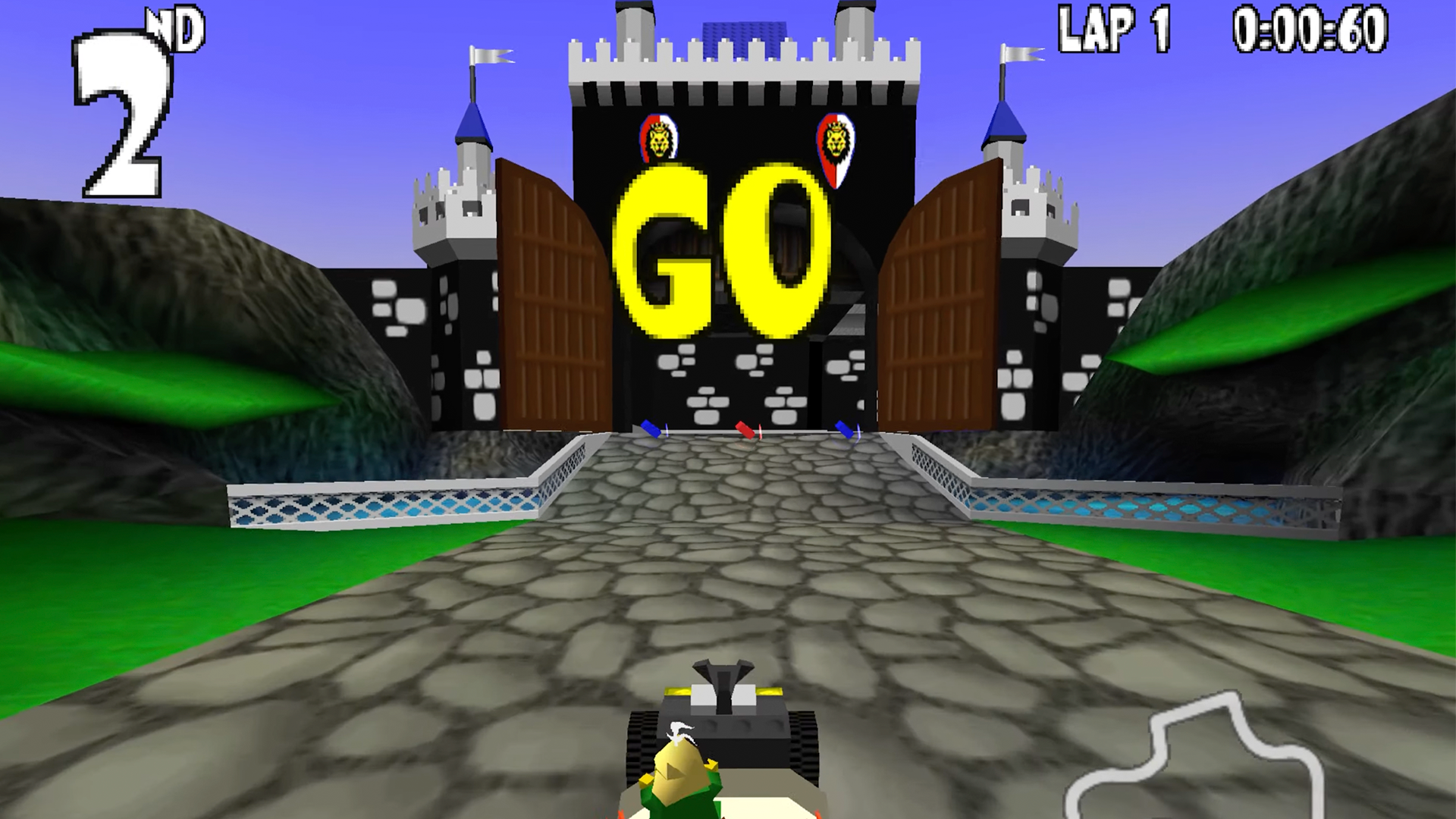
Task: Click the blue checkpoint marker near the gate
Action: (x=651, y=428)
